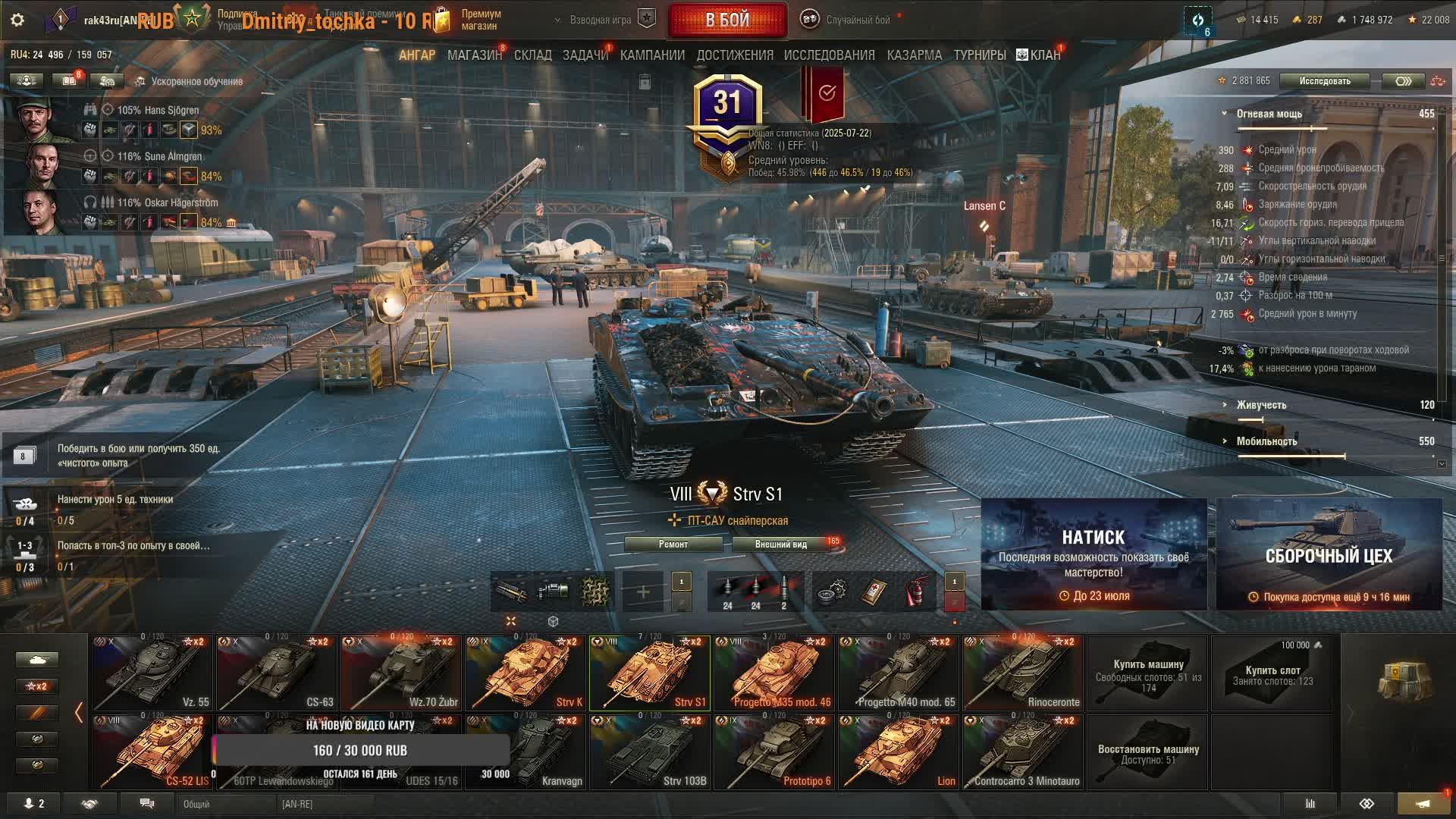Open the КЛАН tab
Screen dimensions: 1456x819
[1039, 55]
